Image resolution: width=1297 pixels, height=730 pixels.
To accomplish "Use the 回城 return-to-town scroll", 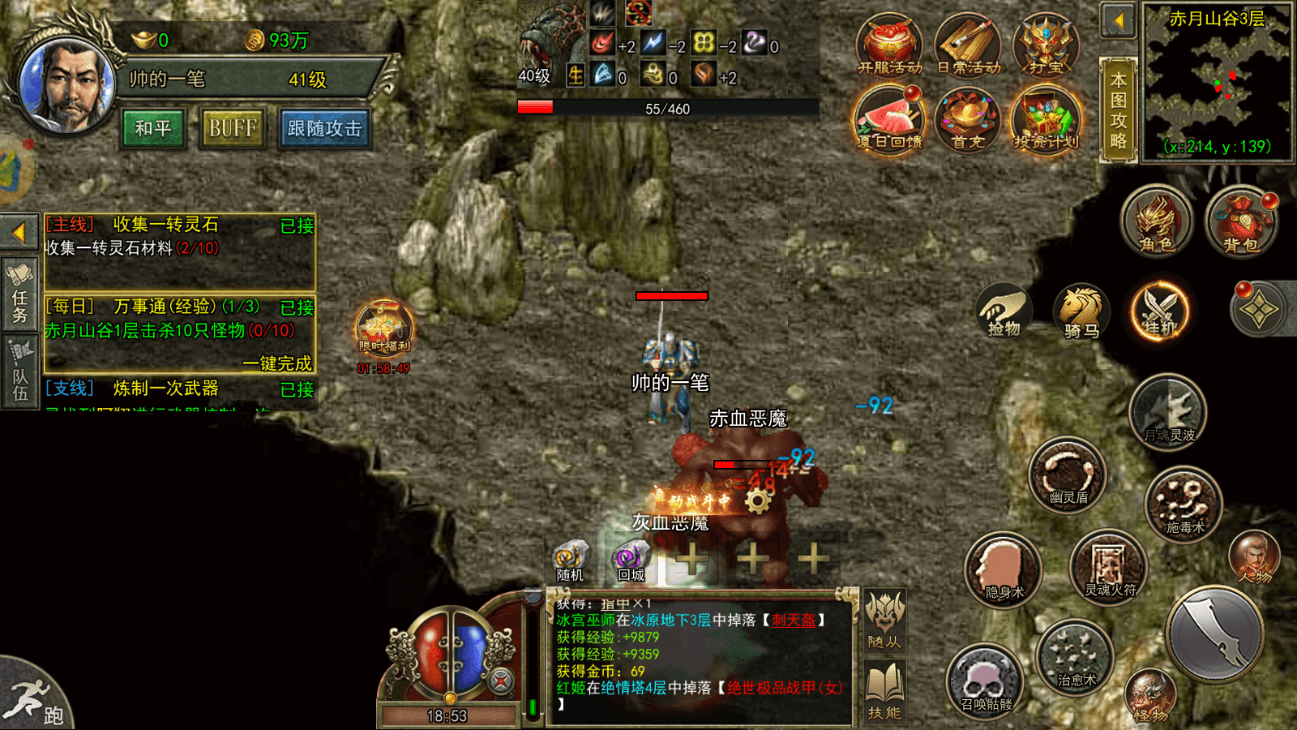I will click(630, 562).
